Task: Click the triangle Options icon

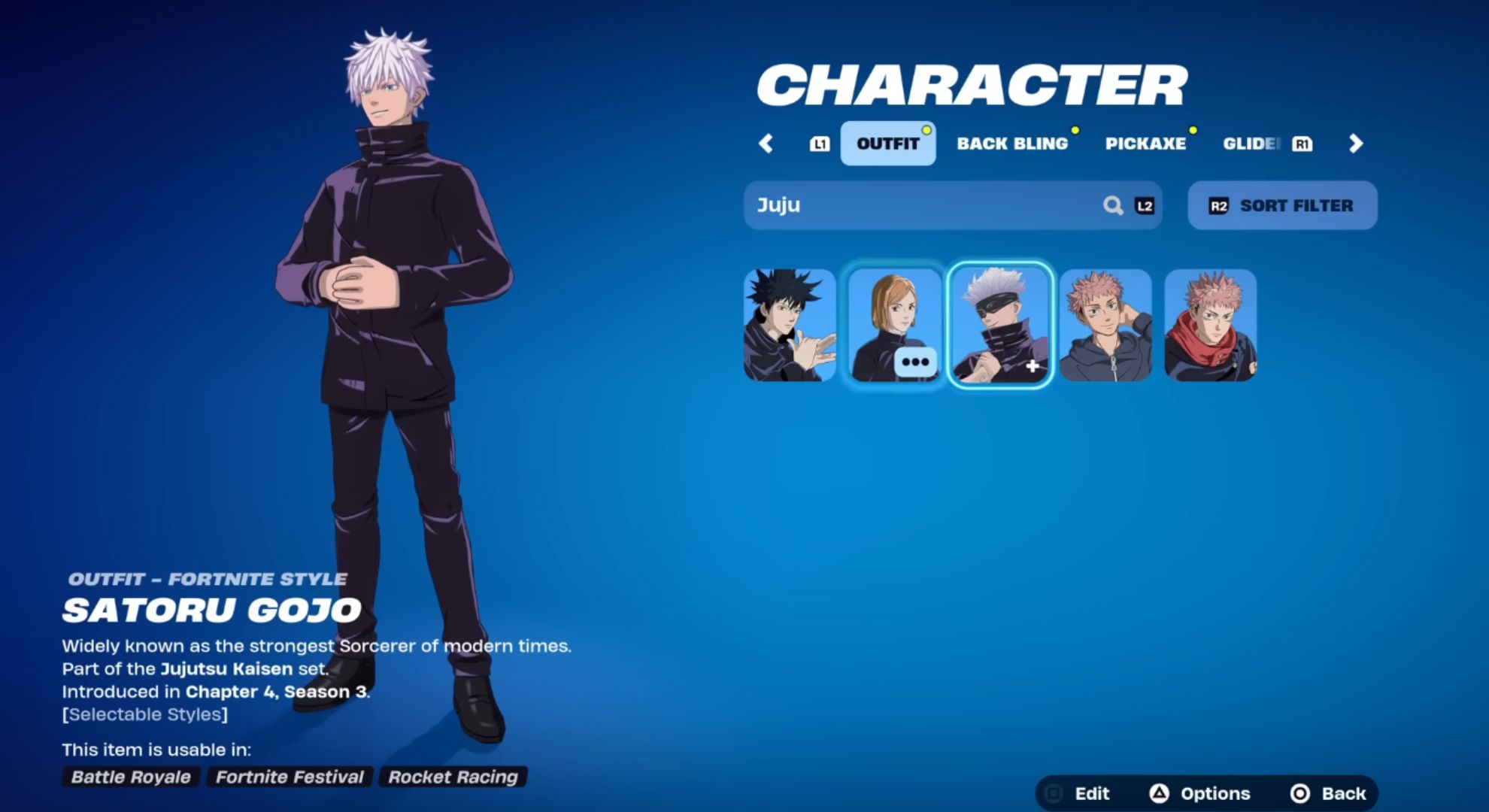Action: pos(1160,792)
